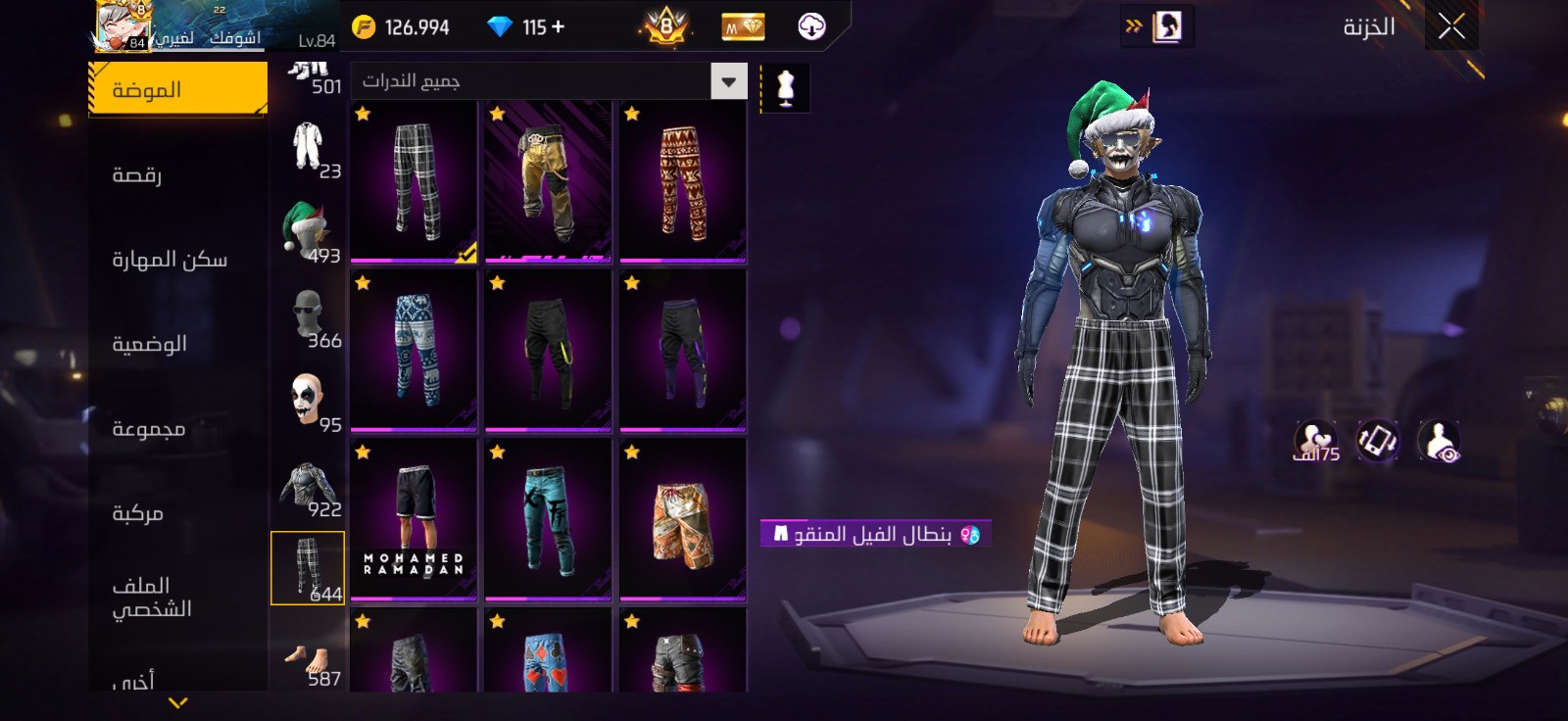The height and width of the screenshot is (721, 1568).
Task: Open the rarity filter dropdown
Action: [x=728, y=81]
